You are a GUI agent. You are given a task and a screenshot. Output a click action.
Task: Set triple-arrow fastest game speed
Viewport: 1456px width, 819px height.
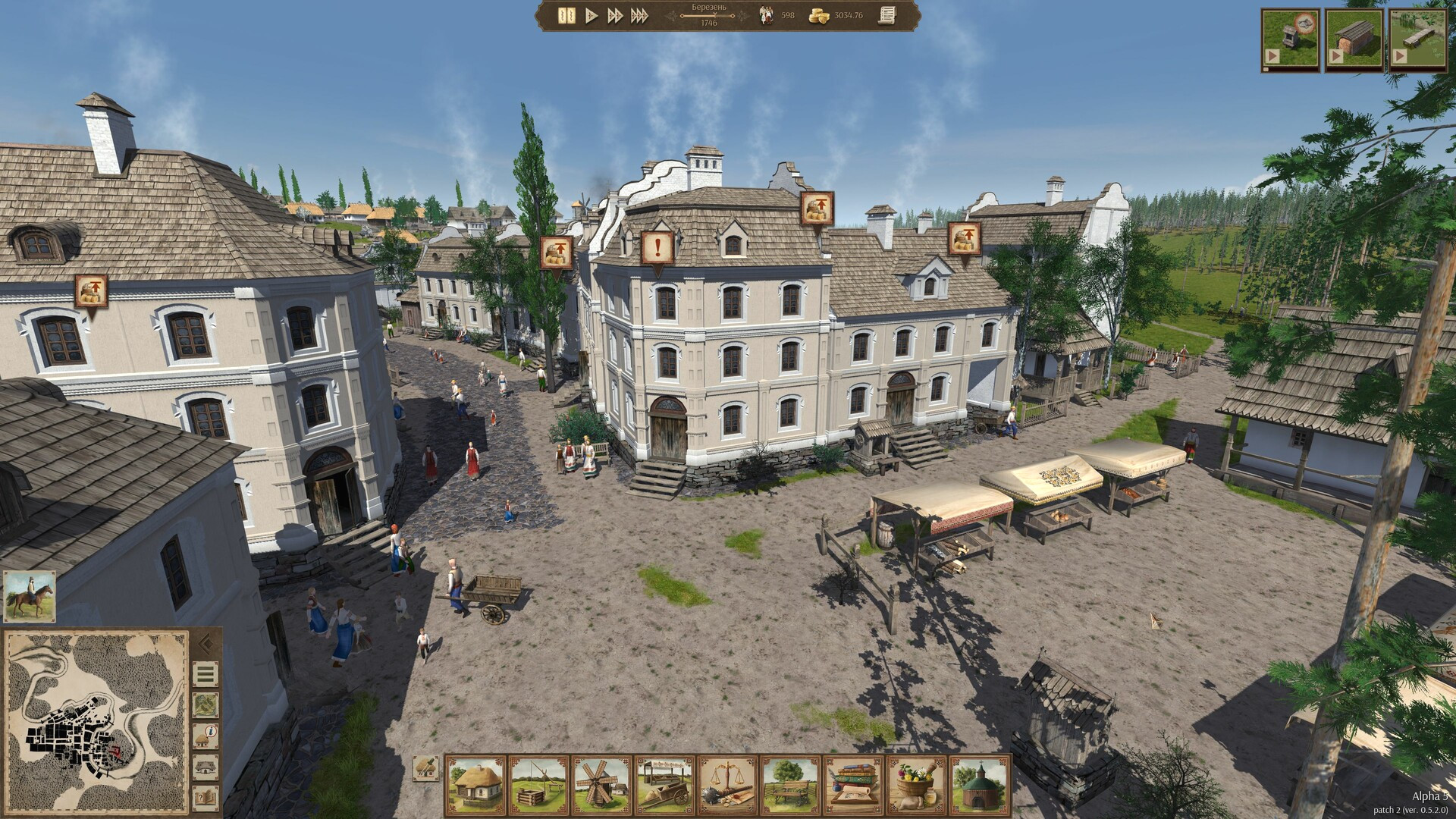[x=639, y=15]
